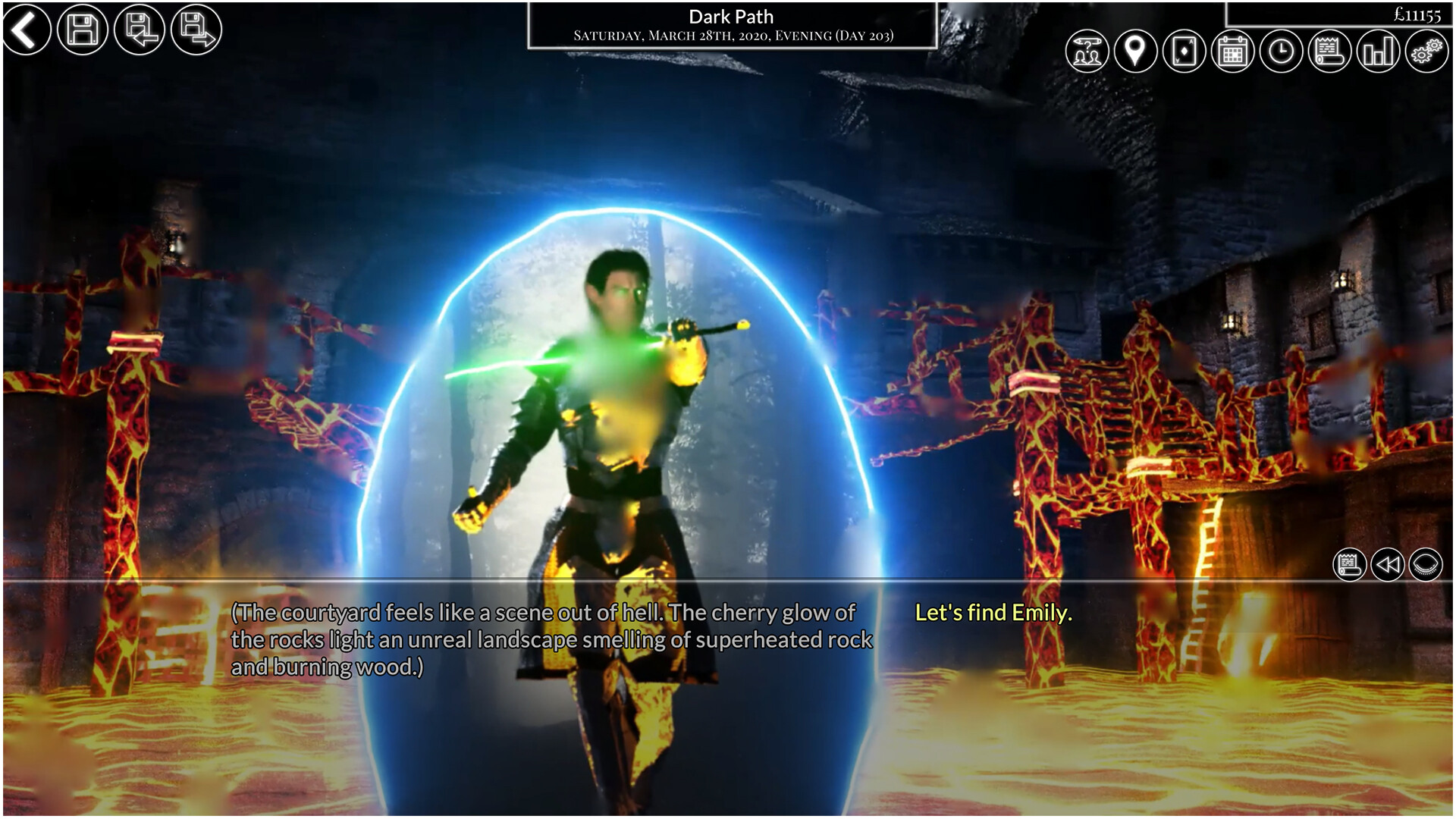Open the quest journal scroll icon

[x=1328, y=53]
